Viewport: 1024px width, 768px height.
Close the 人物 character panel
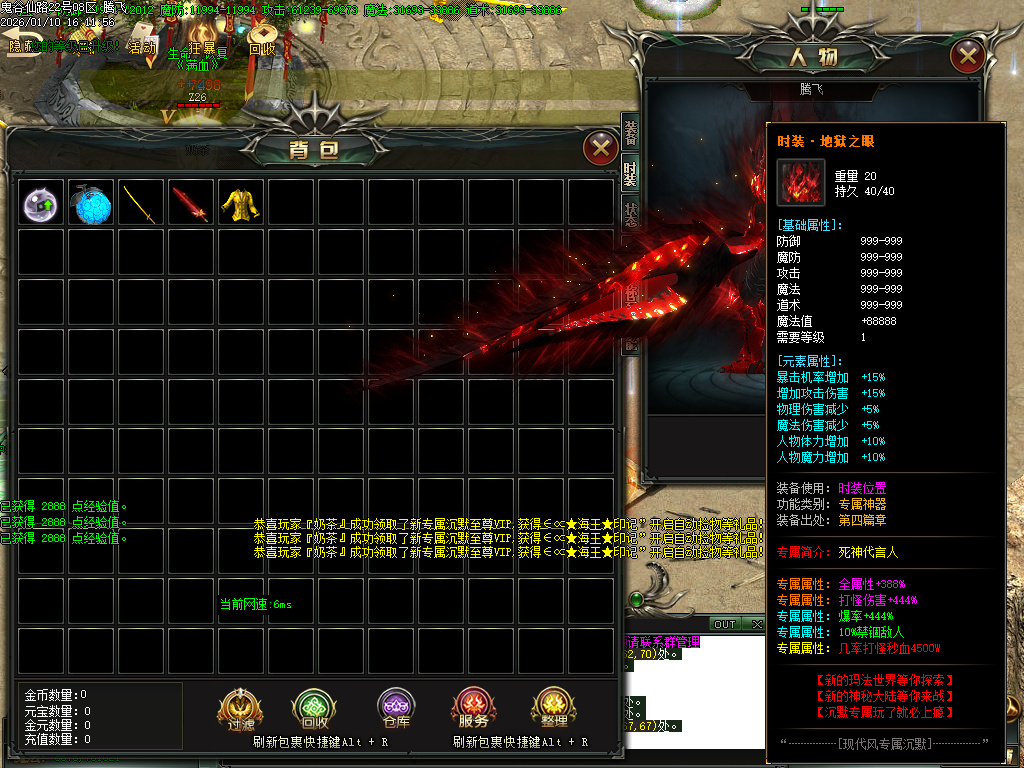click(x=967, y=56)
